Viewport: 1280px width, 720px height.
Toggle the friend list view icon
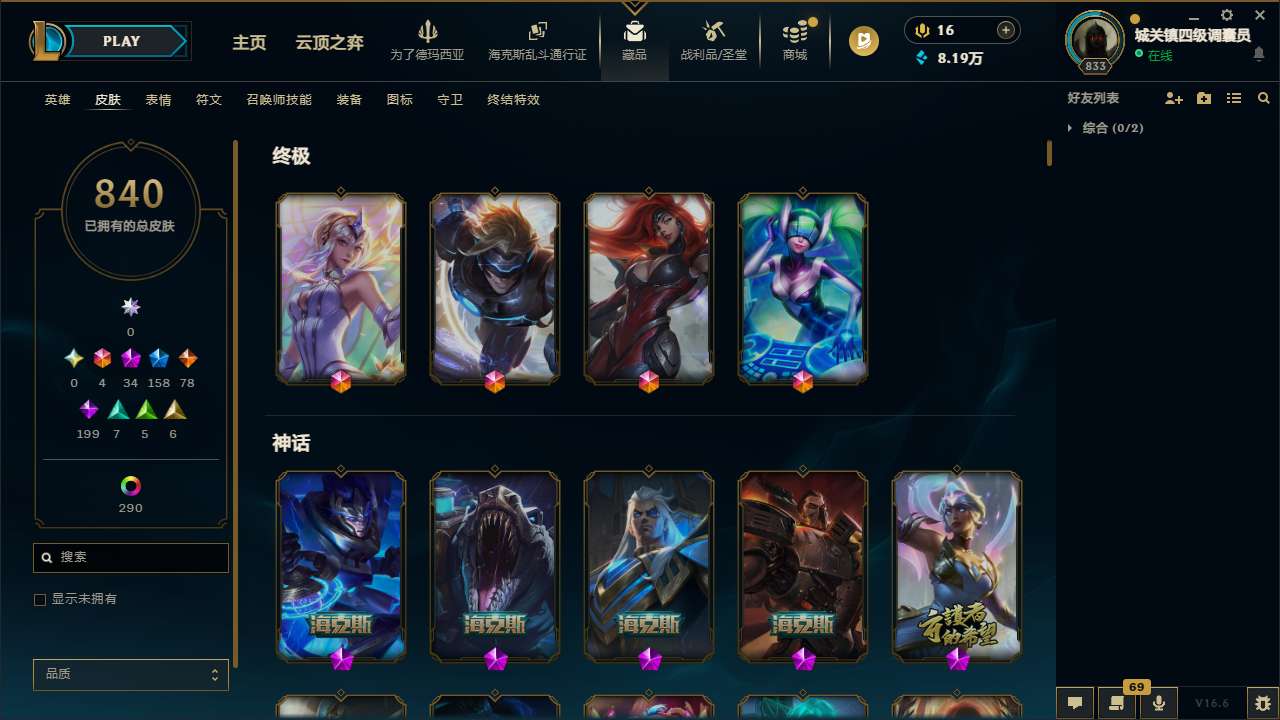[1234, 98]
